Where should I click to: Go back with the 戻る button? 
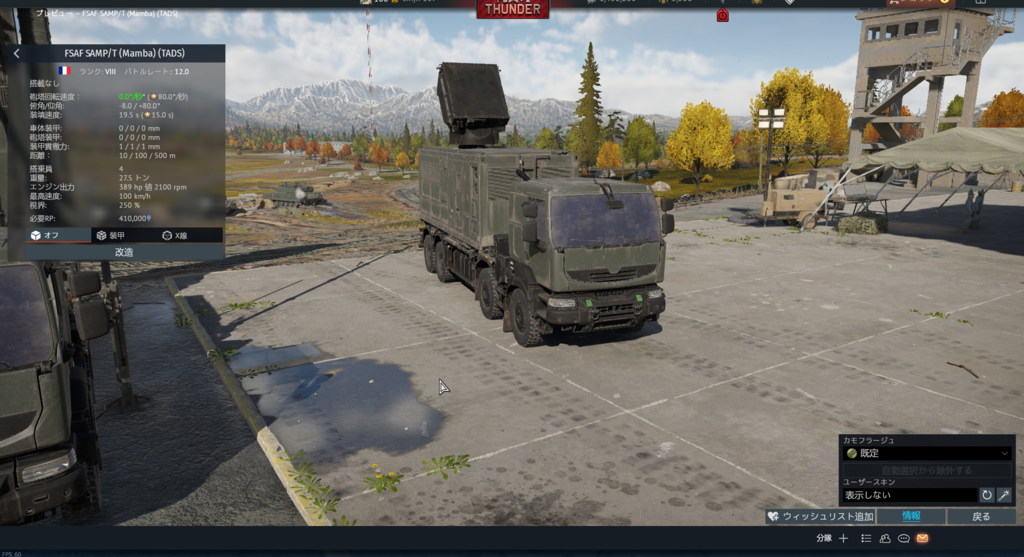[x=981, y=516]
